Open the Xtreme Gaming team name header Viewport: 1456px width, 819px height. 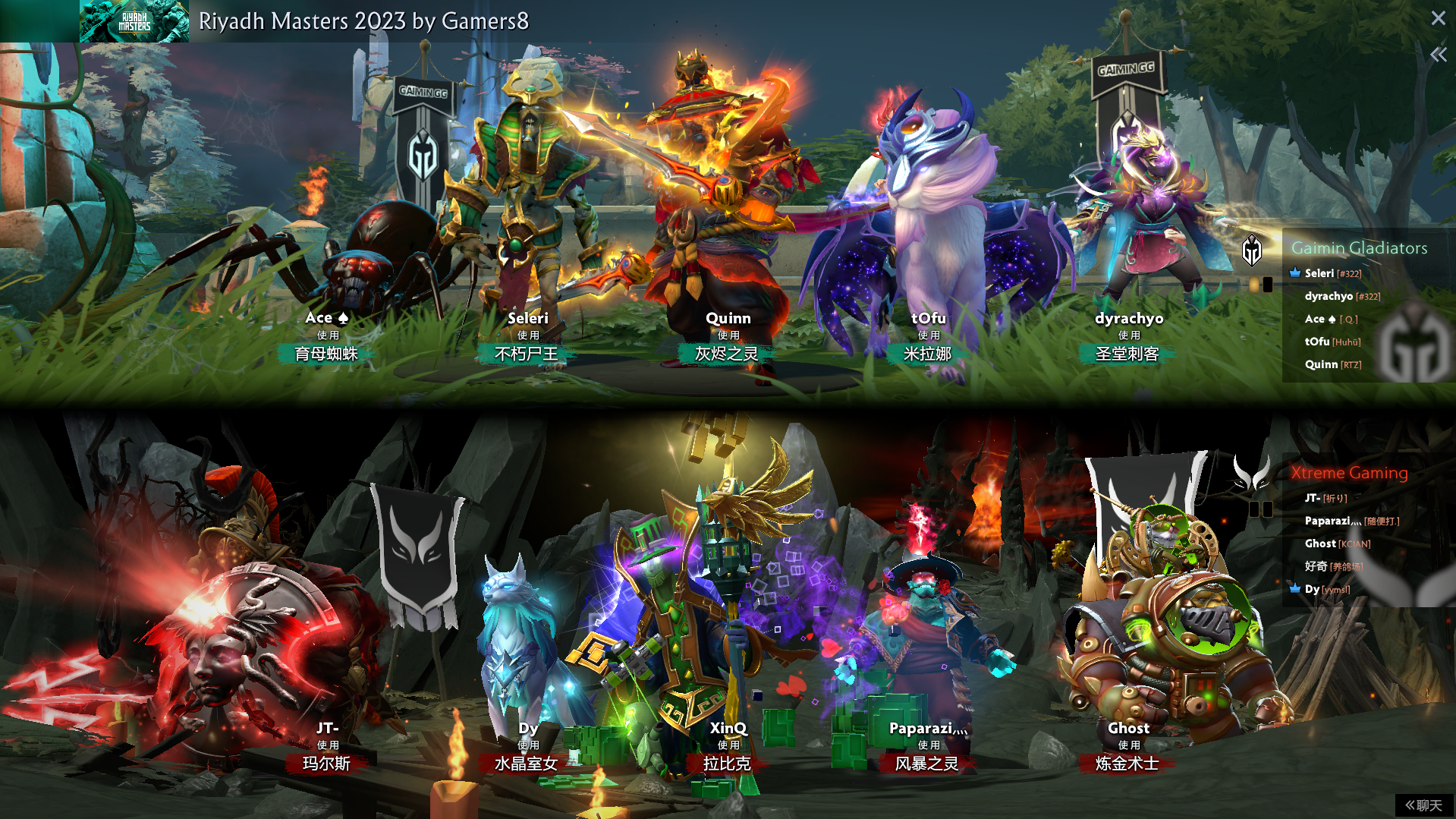point(1349,473)
